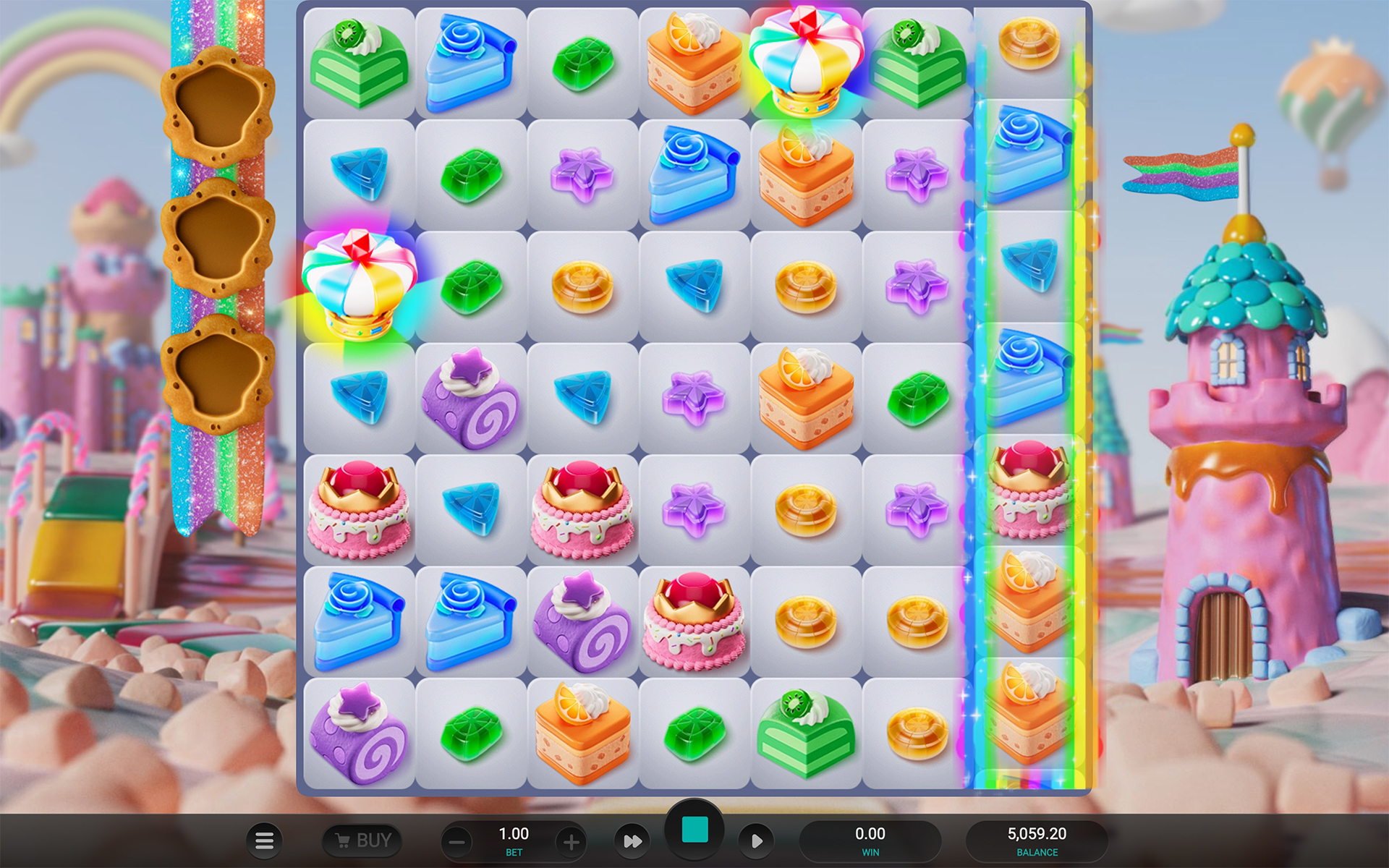This screenshot has height=868, width=1389.
Task: Click the rainbow crown scatter on top row
Action: 805,61
